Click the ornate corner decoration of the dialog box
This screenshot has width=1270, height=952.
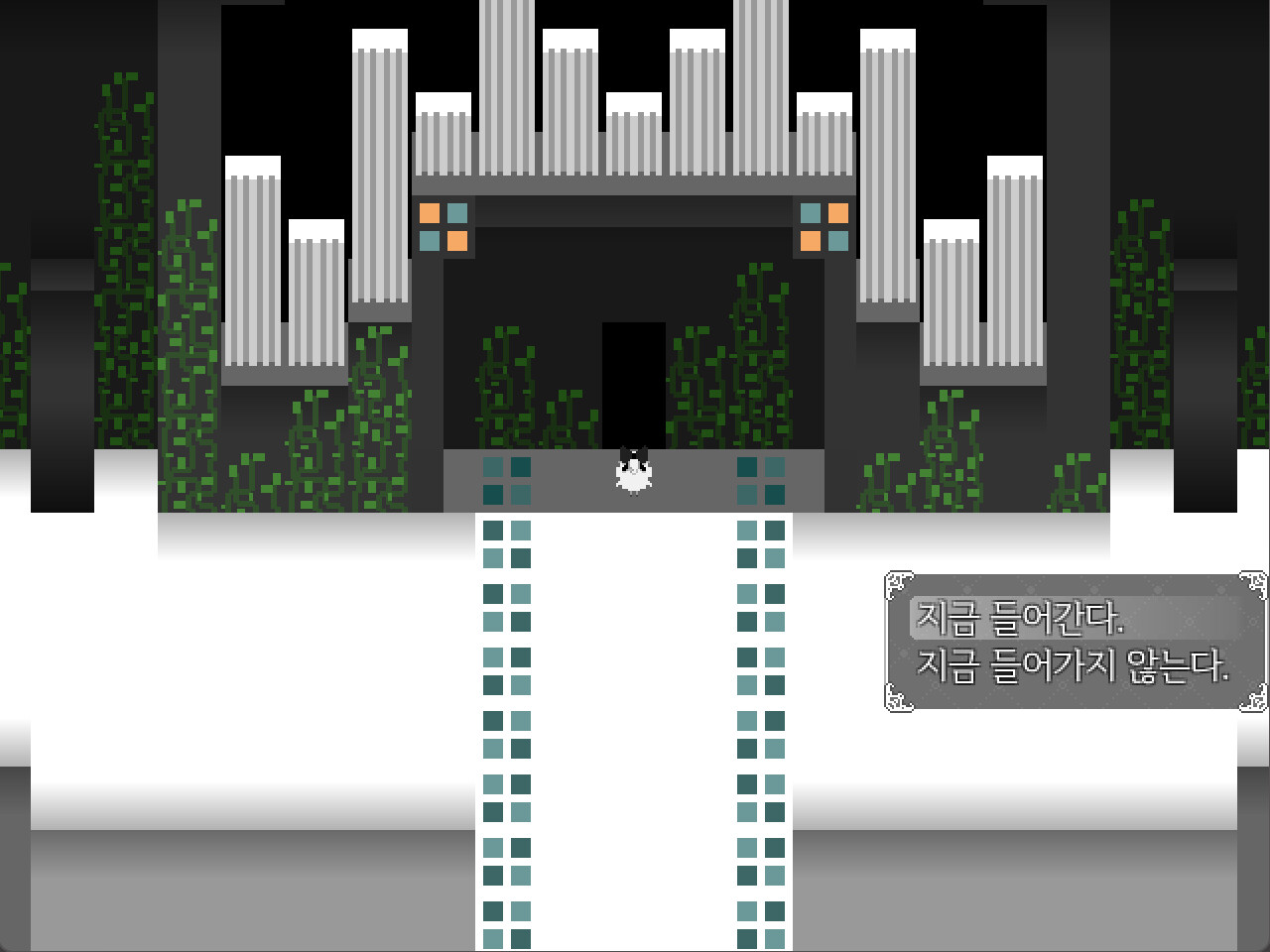pyautogui.click(x=898, y=587)
